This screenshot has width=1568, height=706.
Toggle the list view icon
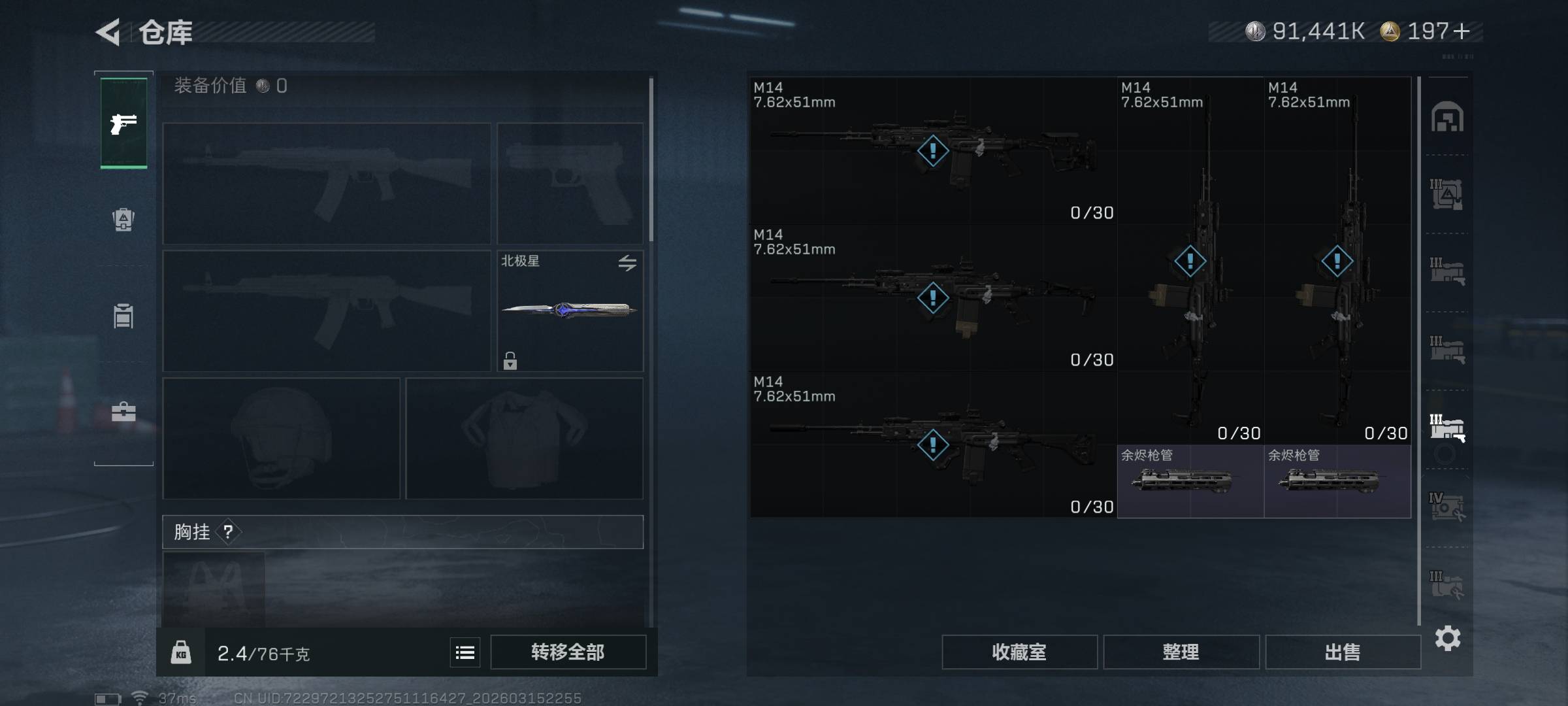465,652
